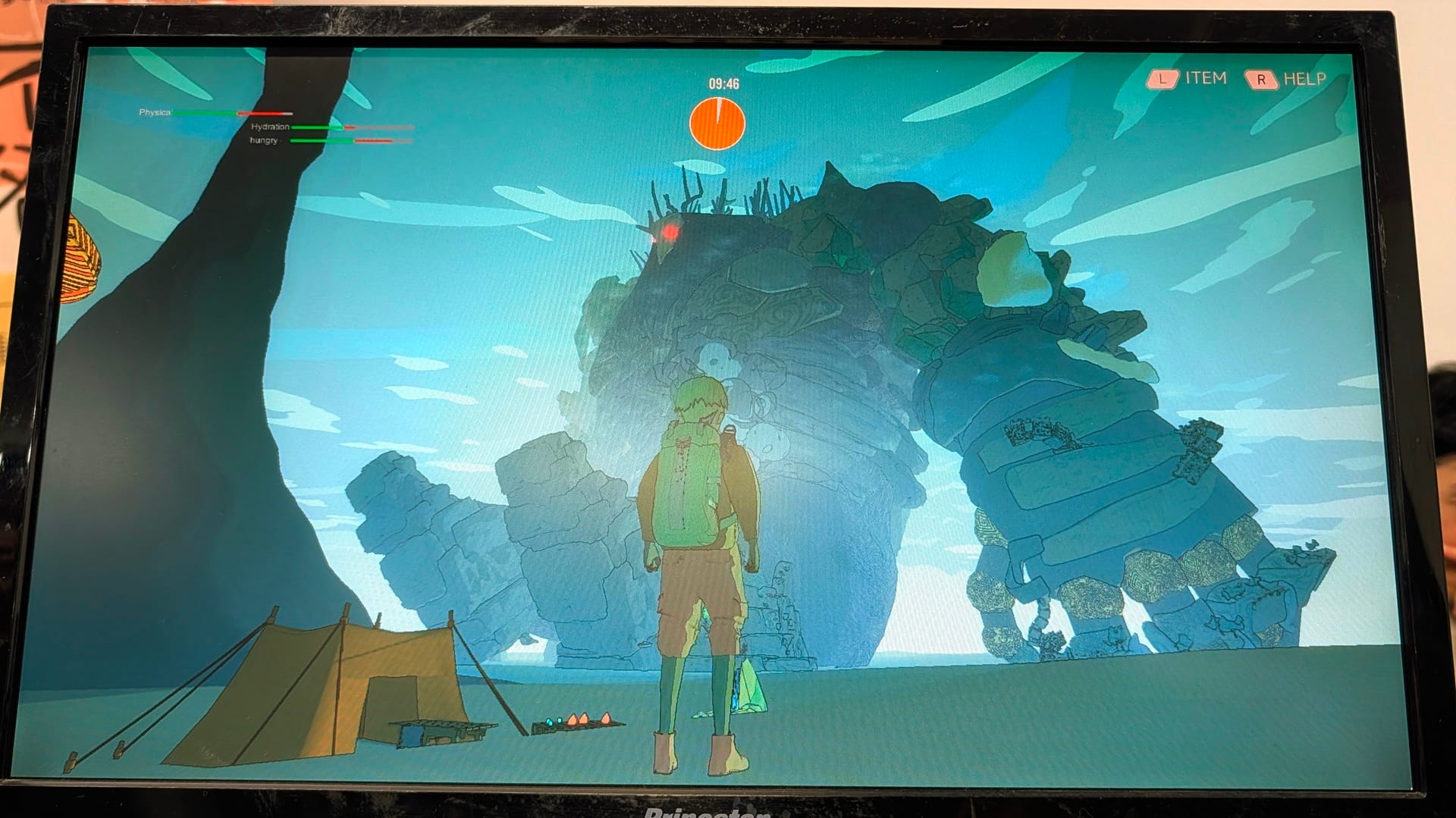Show the HELP screen
1456x818 pixels.
[1286, 79]
